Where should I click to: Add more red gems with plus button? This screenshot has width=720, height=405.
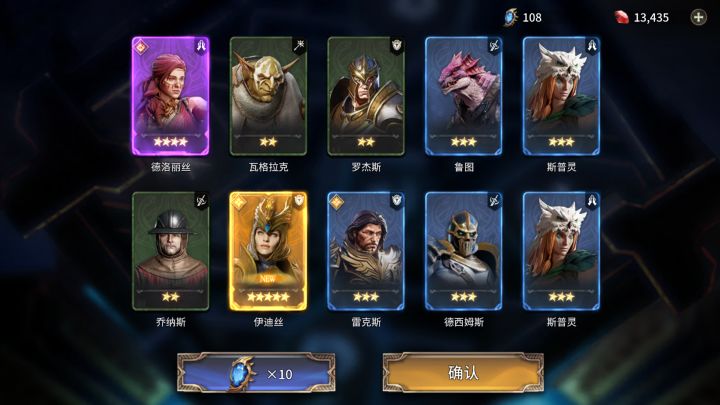[698, 17]
